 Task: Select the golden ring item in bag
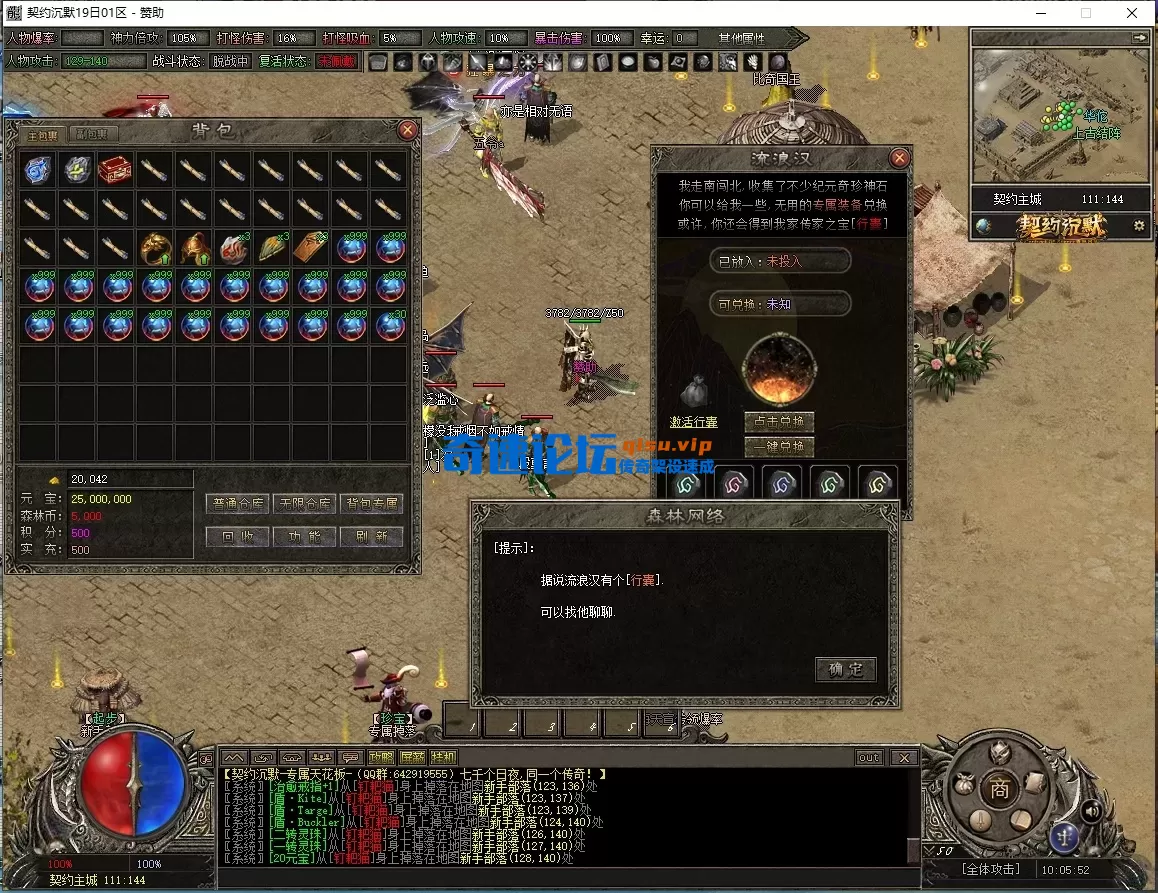tap(154, 247)
